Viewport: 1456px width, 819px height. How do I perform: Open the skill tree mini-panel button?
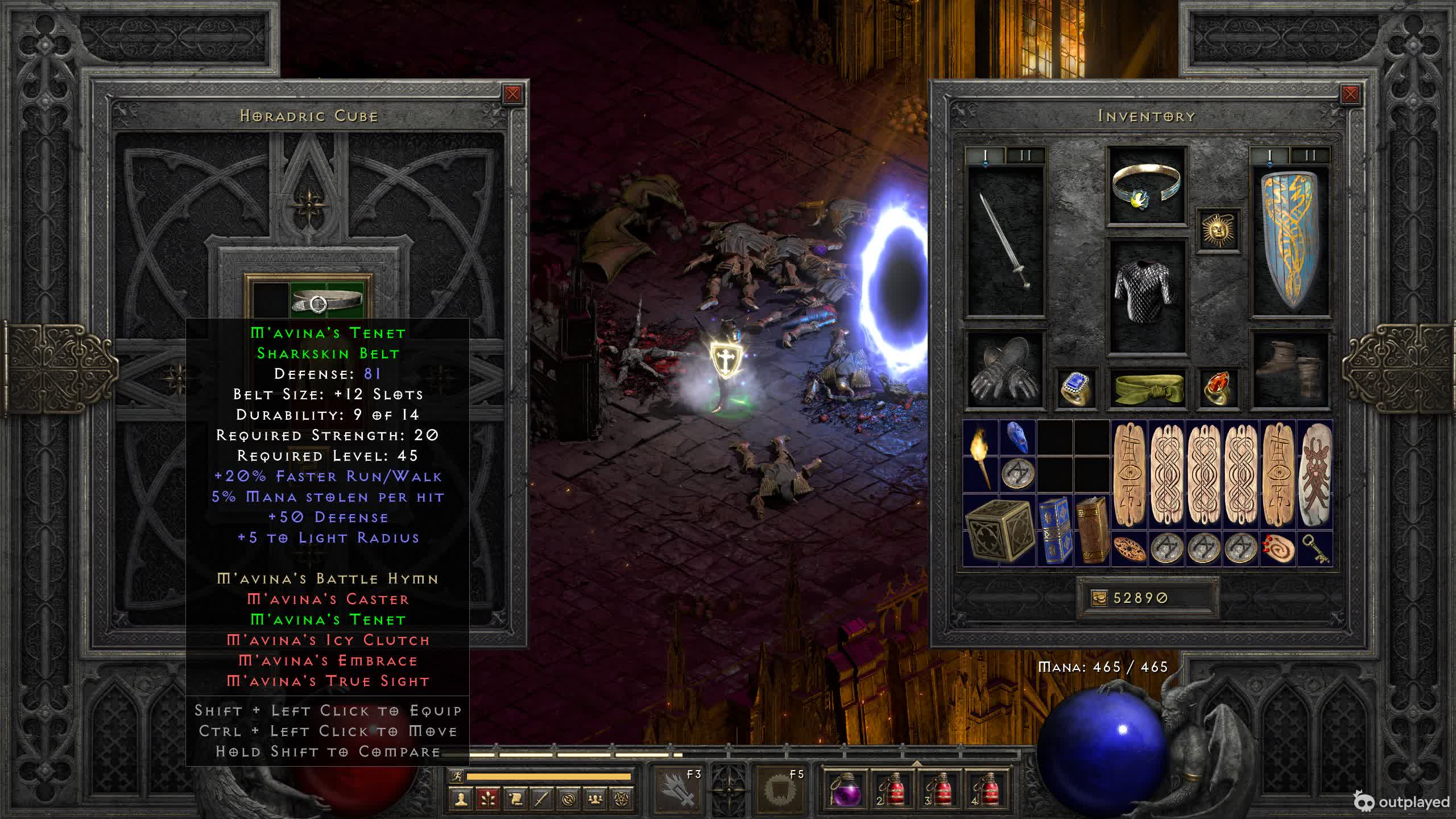tap(488, 799)
